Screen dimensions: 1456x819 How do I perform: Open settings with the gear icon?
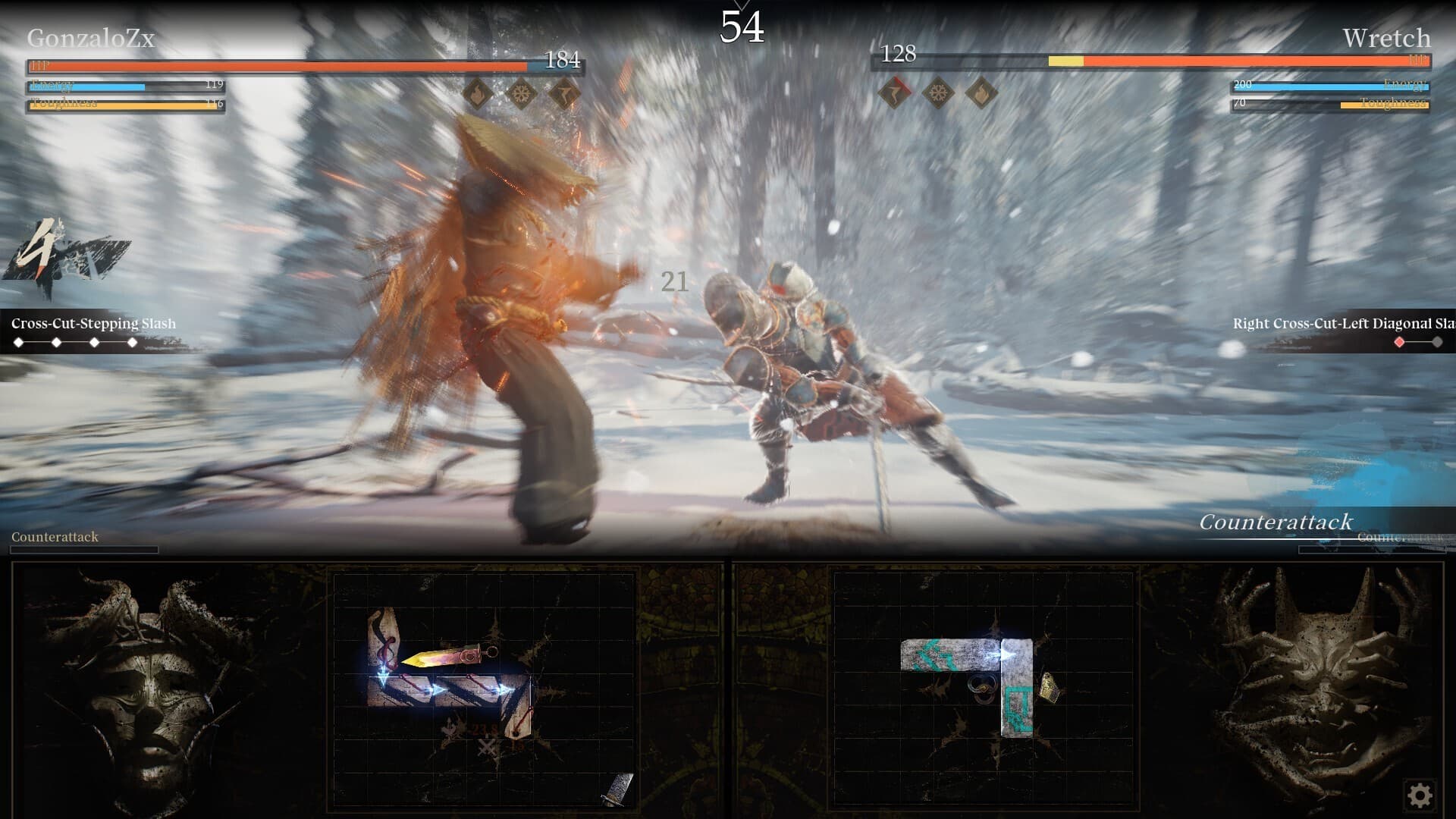click(1420, 795)
